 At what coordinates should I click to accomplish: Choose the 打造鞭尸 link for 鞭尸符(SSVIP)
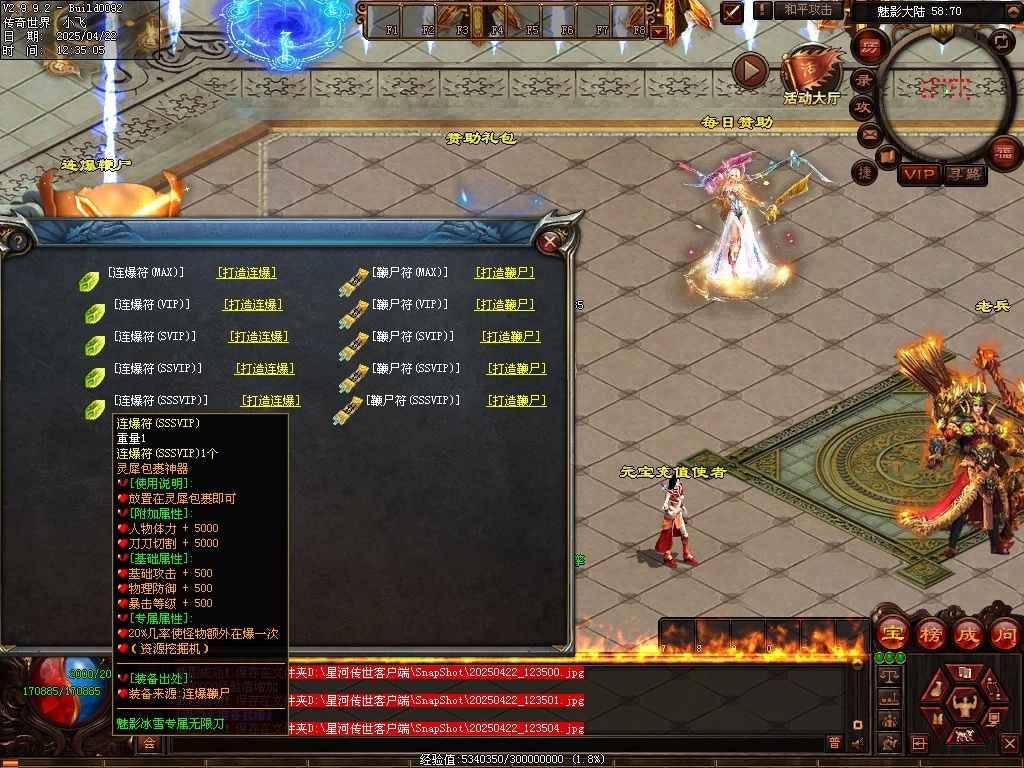(x=516, y=369)
